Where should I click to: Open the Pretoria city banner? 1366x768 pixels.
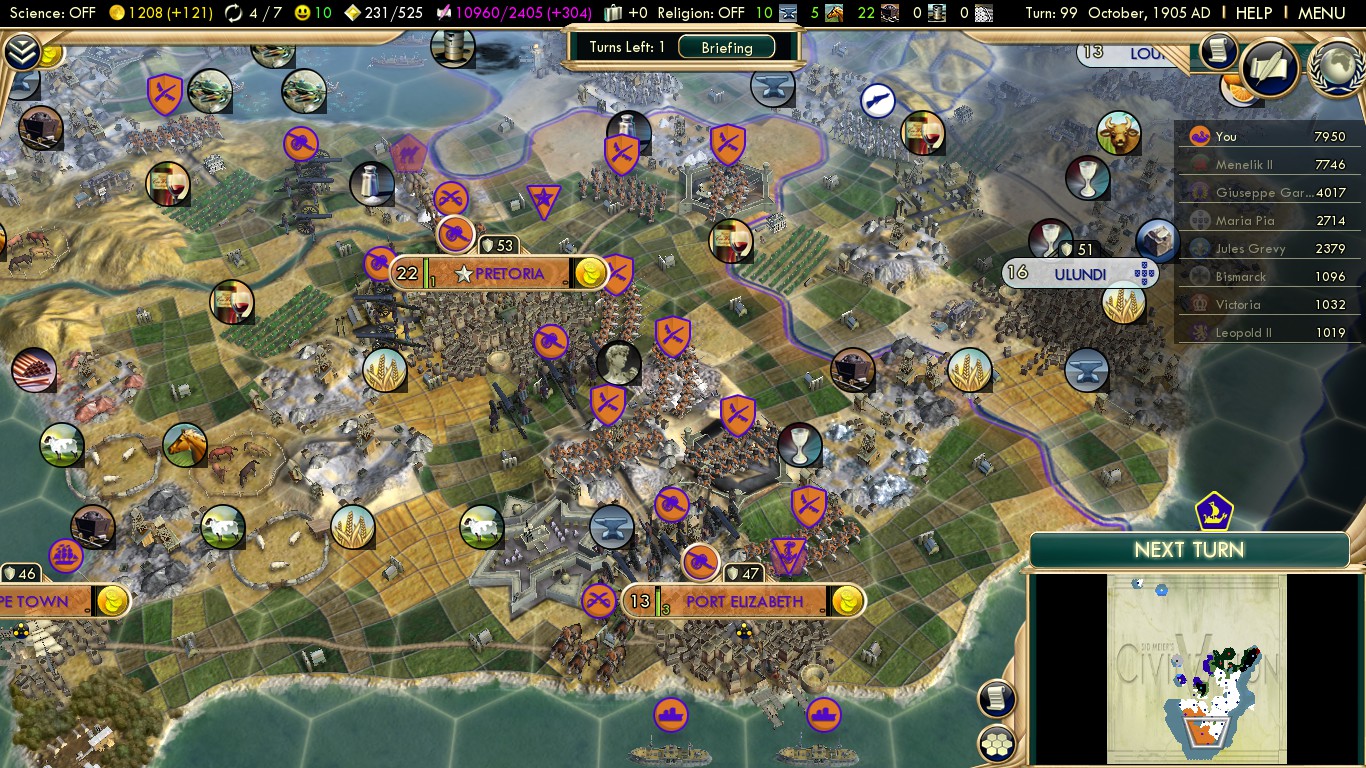tap(509, 273)
